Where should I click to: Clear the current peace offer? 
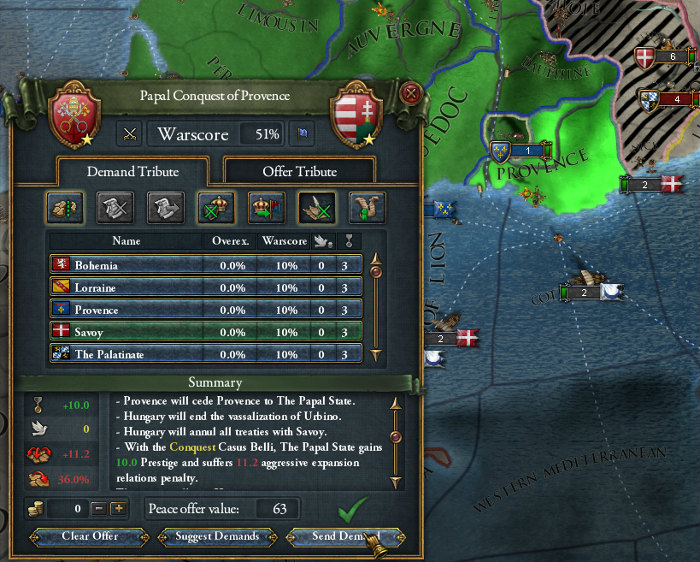[89, 536]
